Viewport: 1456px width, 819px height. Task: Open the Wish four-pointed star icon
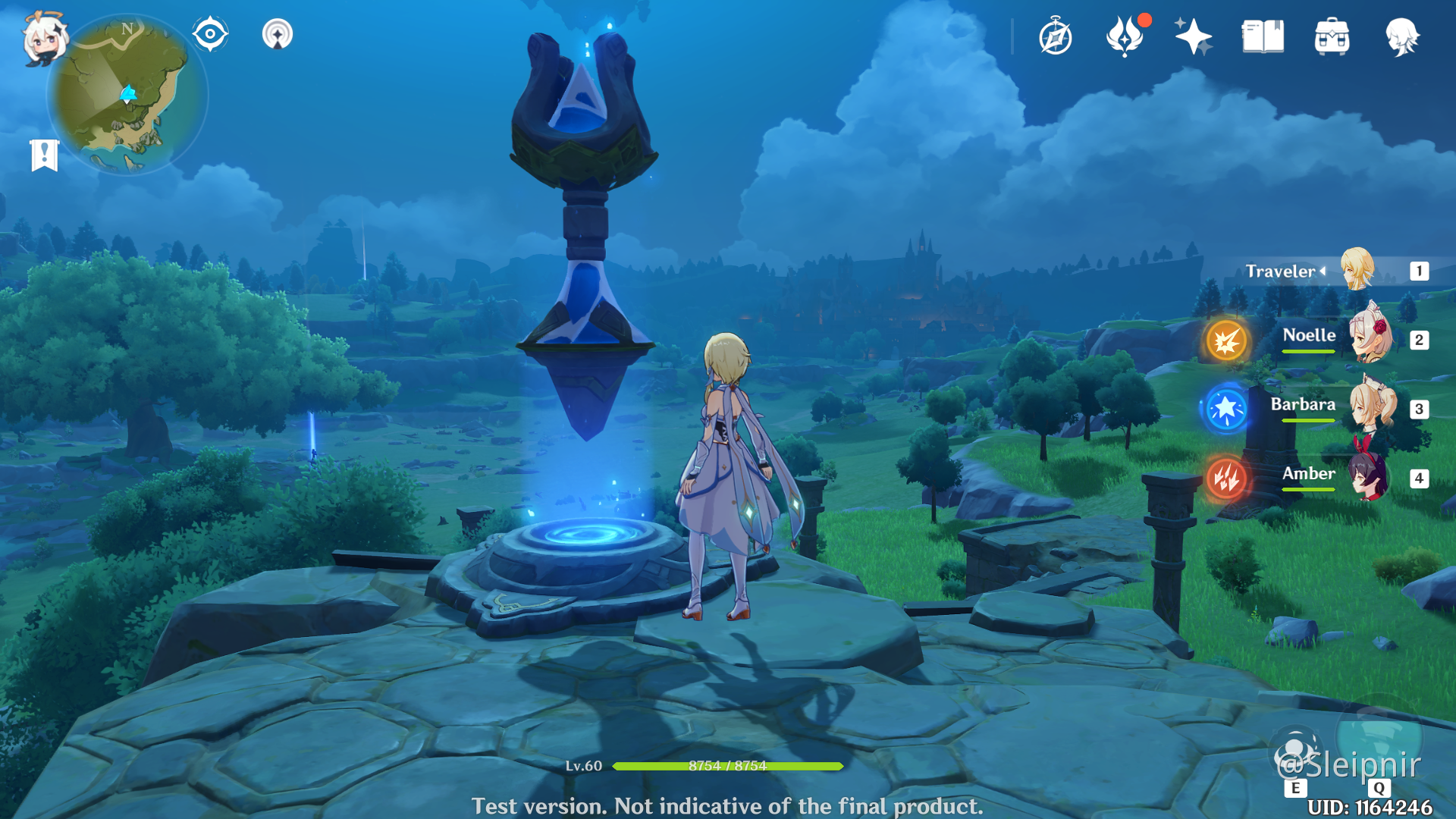tap(1193, 36)
